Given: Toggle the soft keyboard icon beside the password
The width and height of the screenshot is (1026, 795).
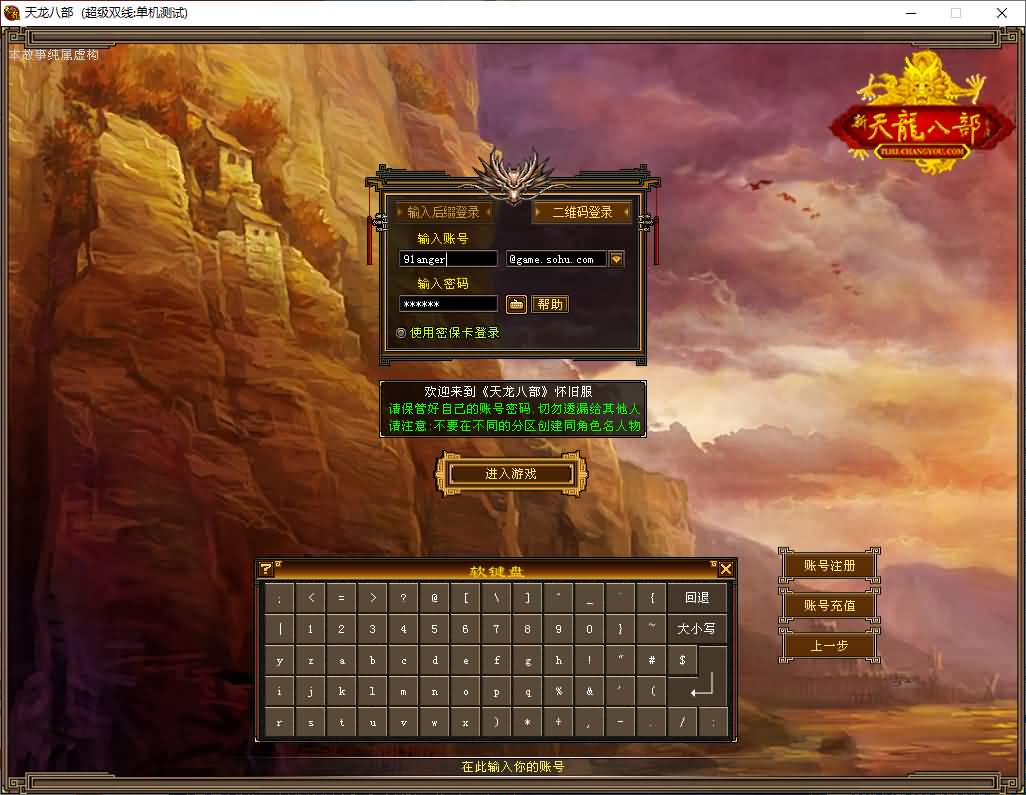Looking at the screenshot, I should 516,304.
